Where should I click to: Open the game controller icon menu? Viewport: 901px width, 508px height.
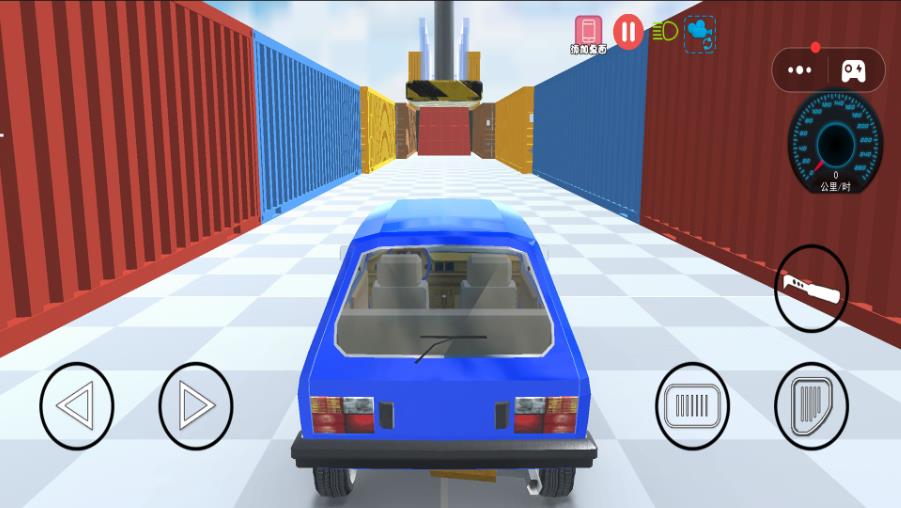[x=853, y=70]
